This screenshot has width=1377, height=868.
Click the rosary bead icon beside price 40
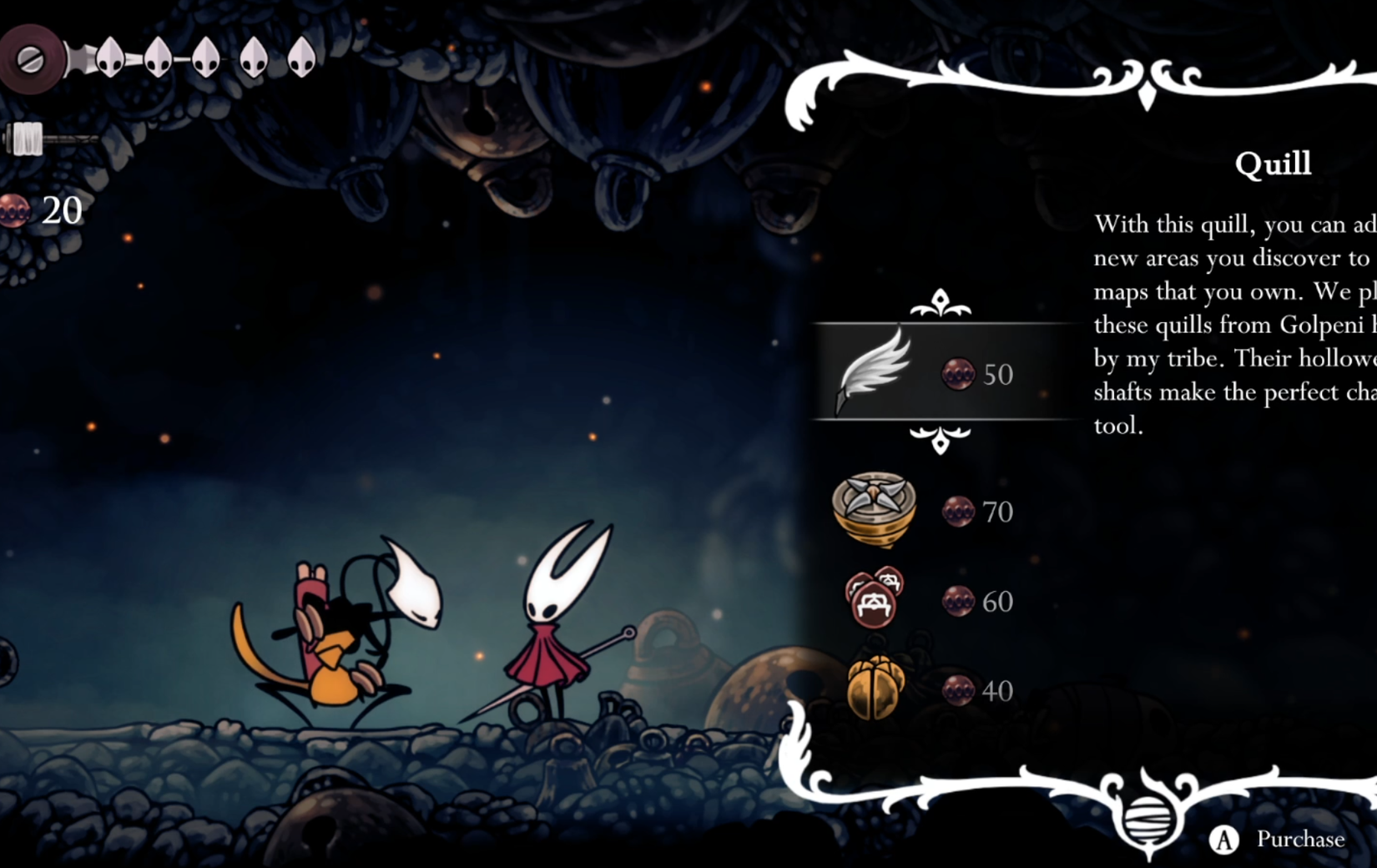coord(956,690)
